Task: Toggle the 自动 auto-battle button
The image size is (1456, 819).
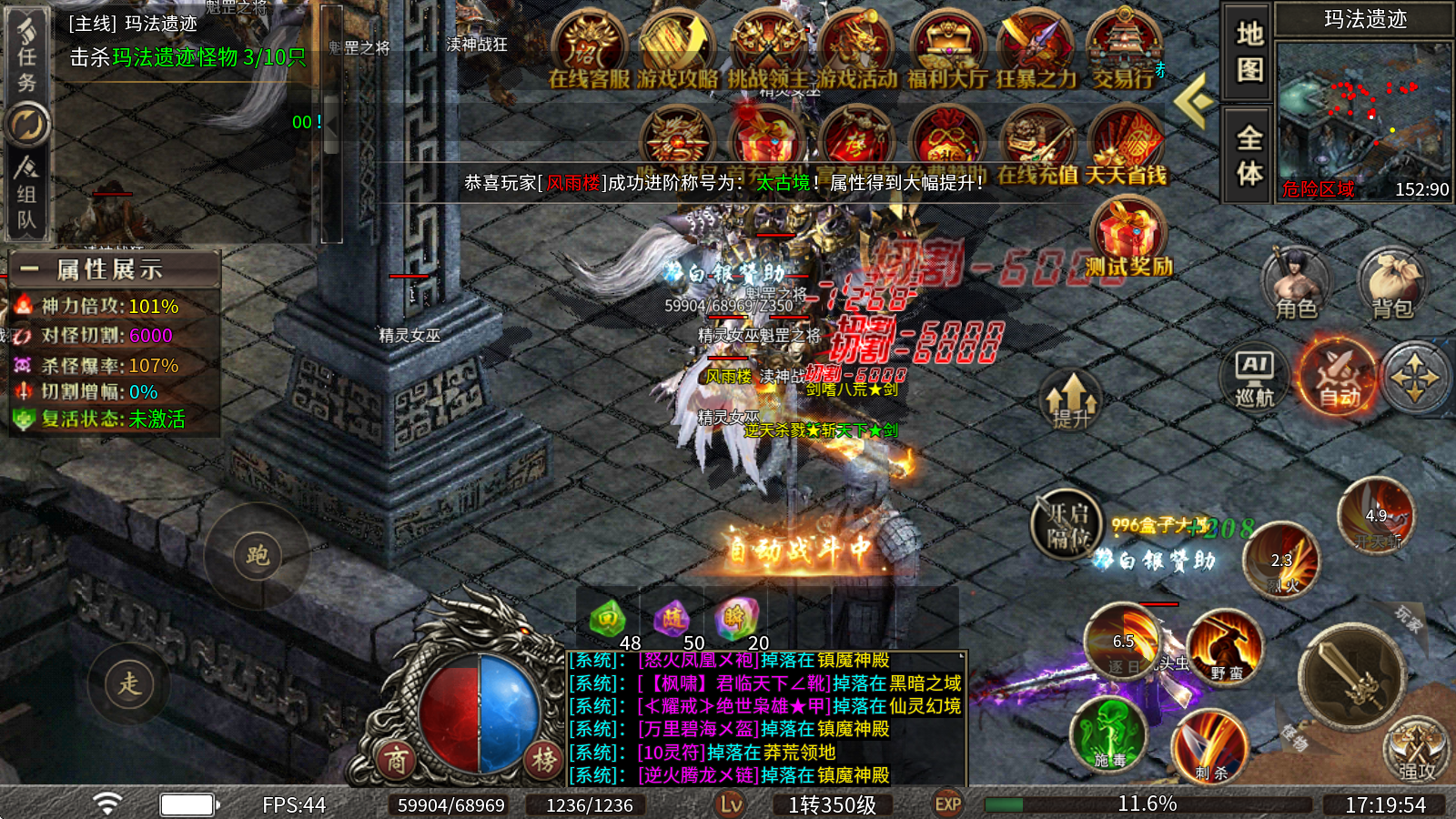Action: tap(1339, 377)
